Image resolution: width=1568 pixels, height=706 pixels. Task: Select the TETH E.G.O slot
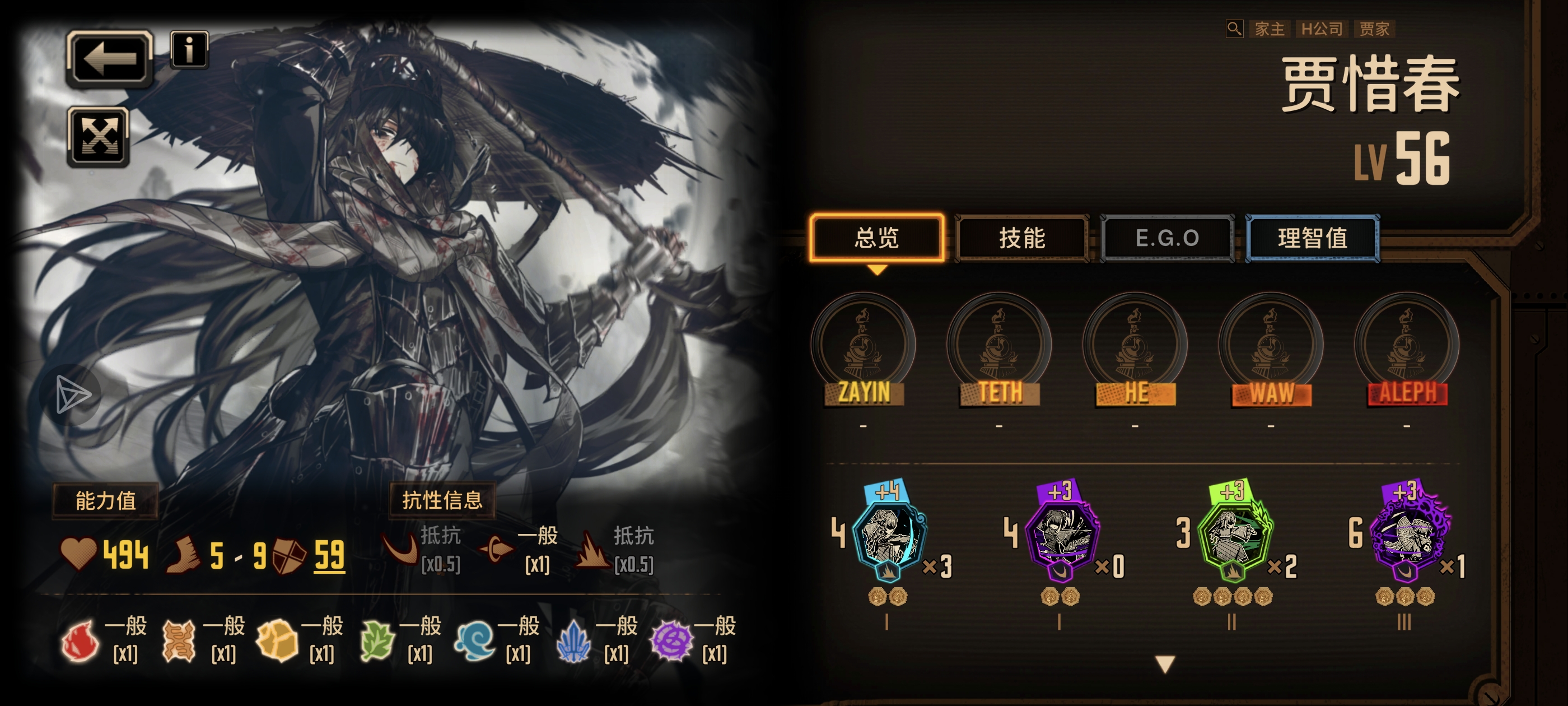[1000, 347]
